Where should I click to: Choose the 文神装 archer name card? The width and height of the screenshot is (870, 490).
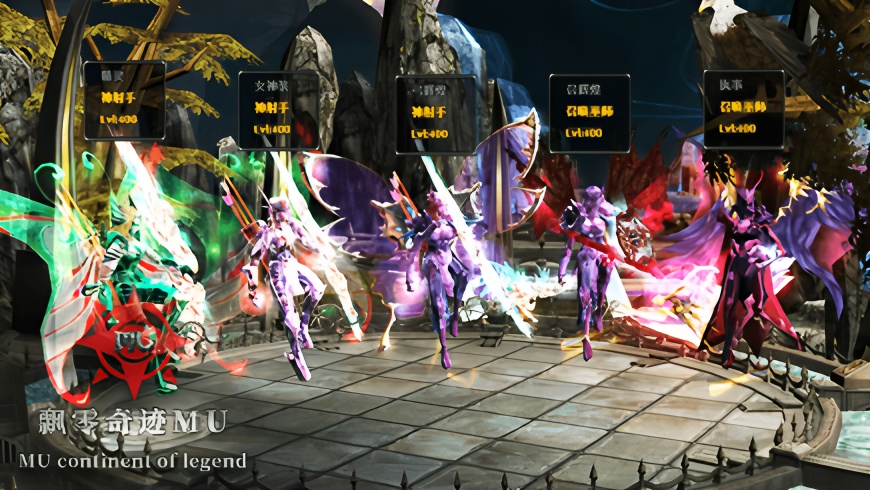(x=278, y=110)
